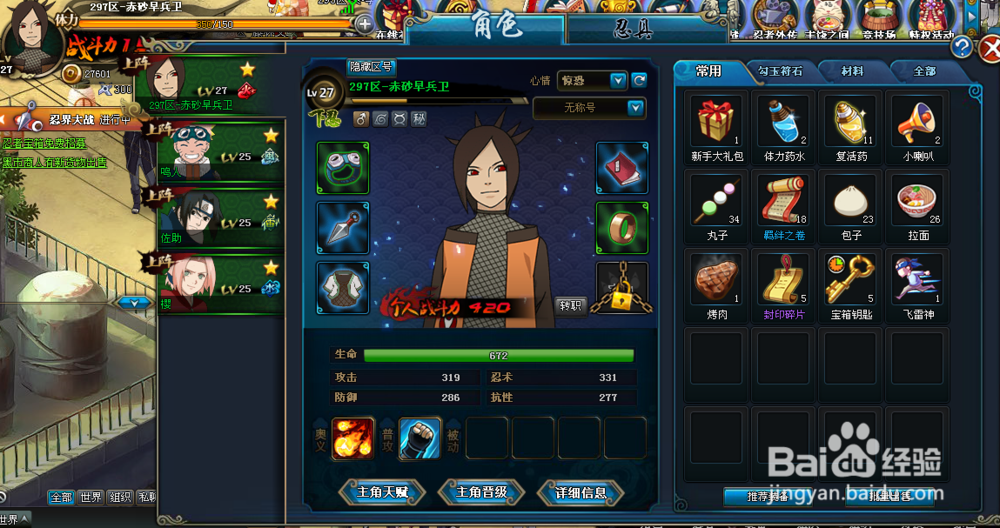Use the 体力药水 blue potion
The image size is (1000, 528).
pyautogui.click(x=782, y=123)
